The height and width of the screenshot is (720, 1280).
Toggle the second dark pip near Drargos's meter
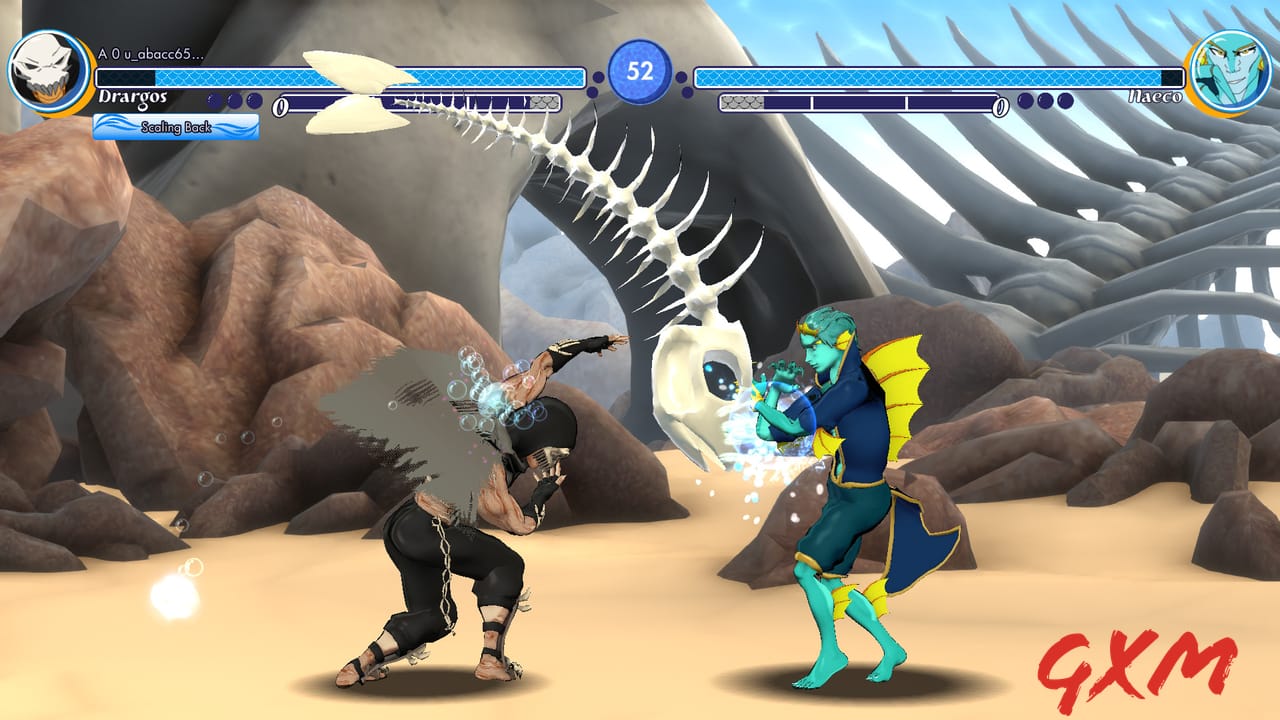(233, 100)
